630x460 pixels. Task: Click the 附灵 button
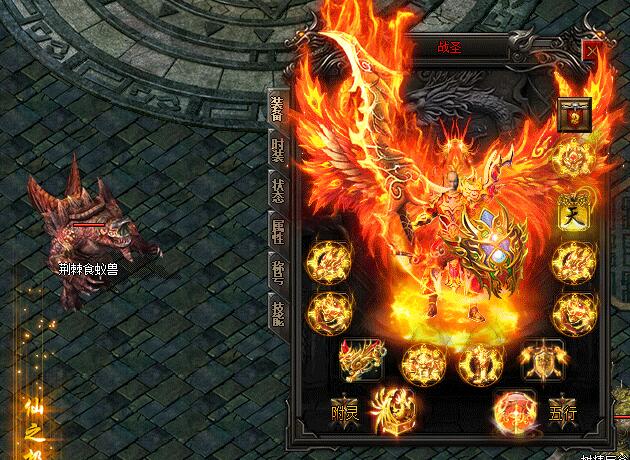coord(345,412)
